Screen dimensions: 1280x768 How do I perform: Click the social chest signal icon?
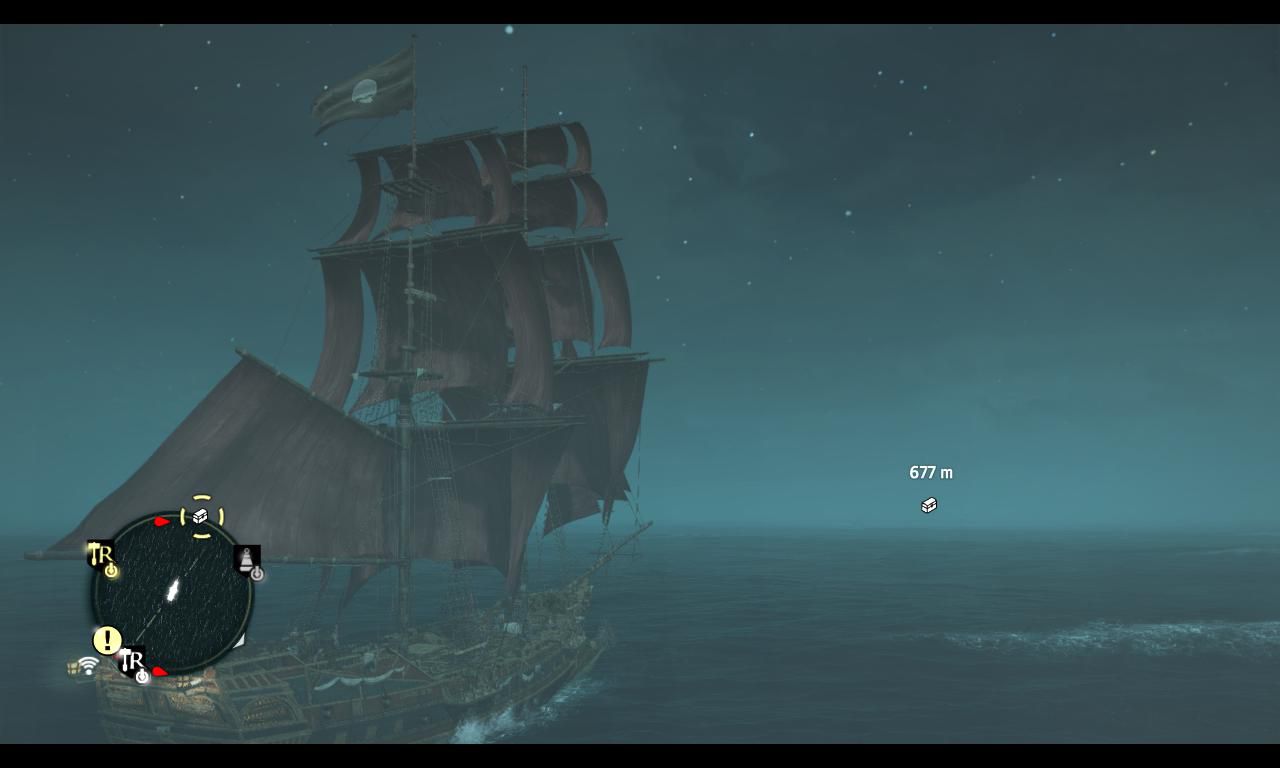click(x=83, y=667)
